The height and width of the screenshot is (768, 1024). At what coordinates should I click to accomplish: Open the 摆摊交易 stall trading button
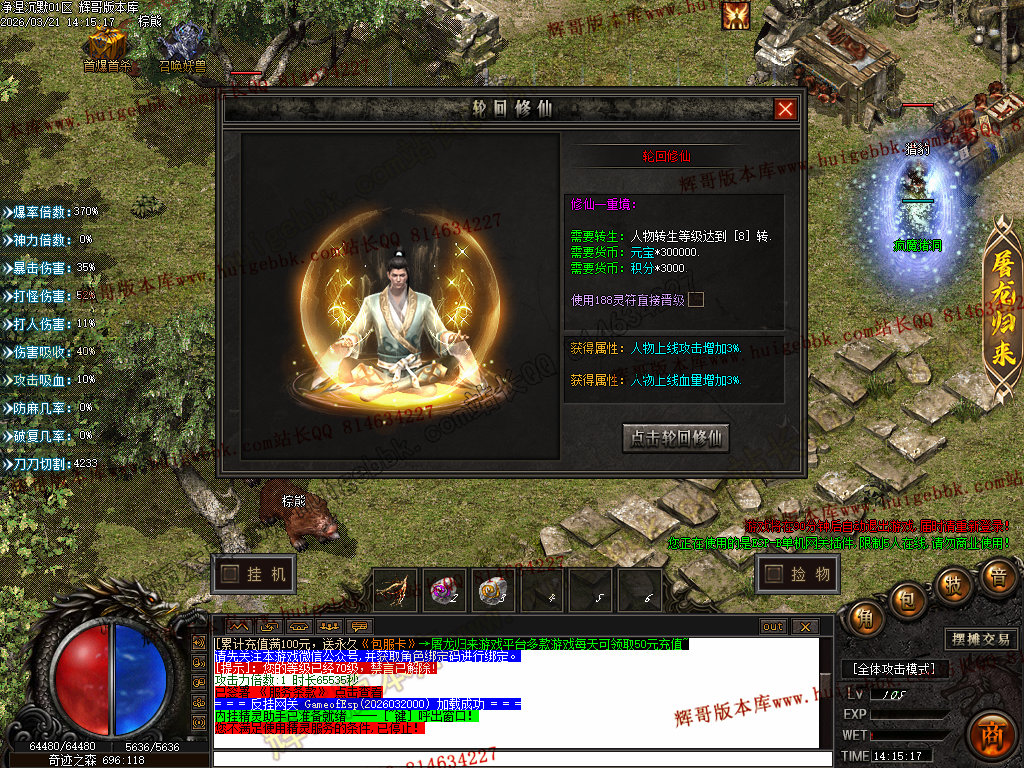click(x=979, y=639)
